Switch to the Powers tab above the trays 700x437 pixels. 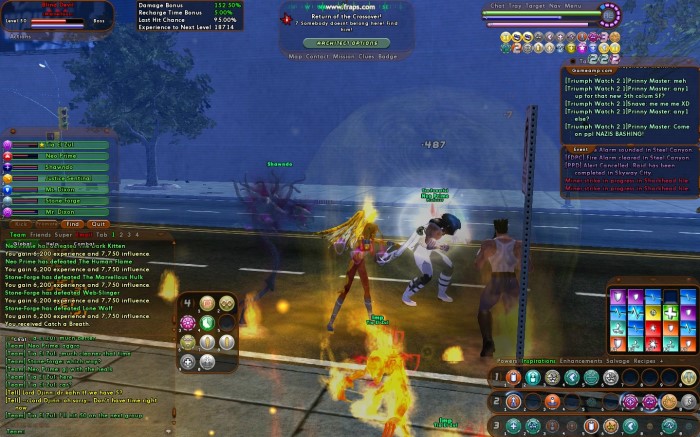[x=507, y=359]
